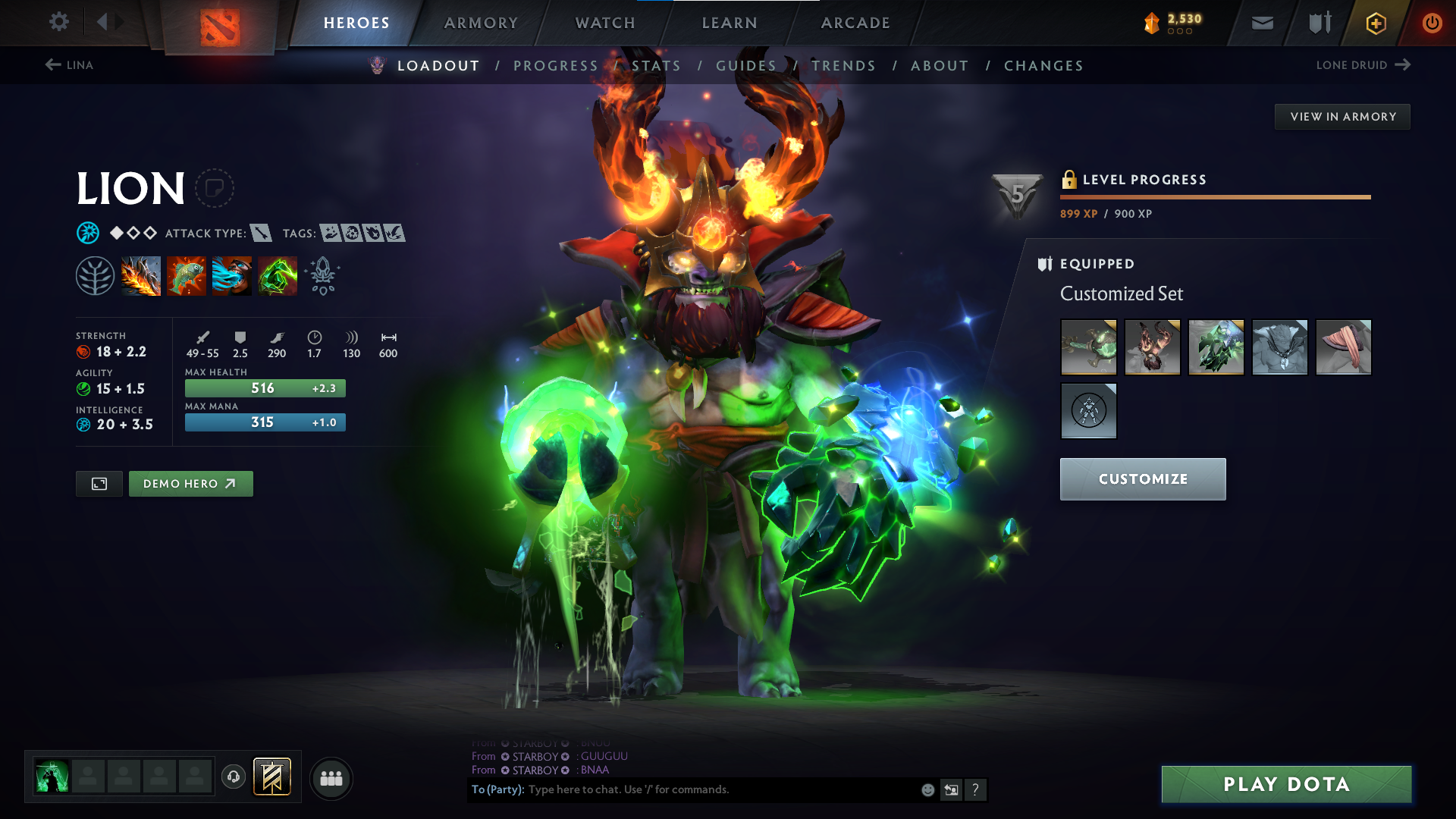Click the emoticon icon in chat bar
Screen dimensions: 1456x819
point(927,789)
